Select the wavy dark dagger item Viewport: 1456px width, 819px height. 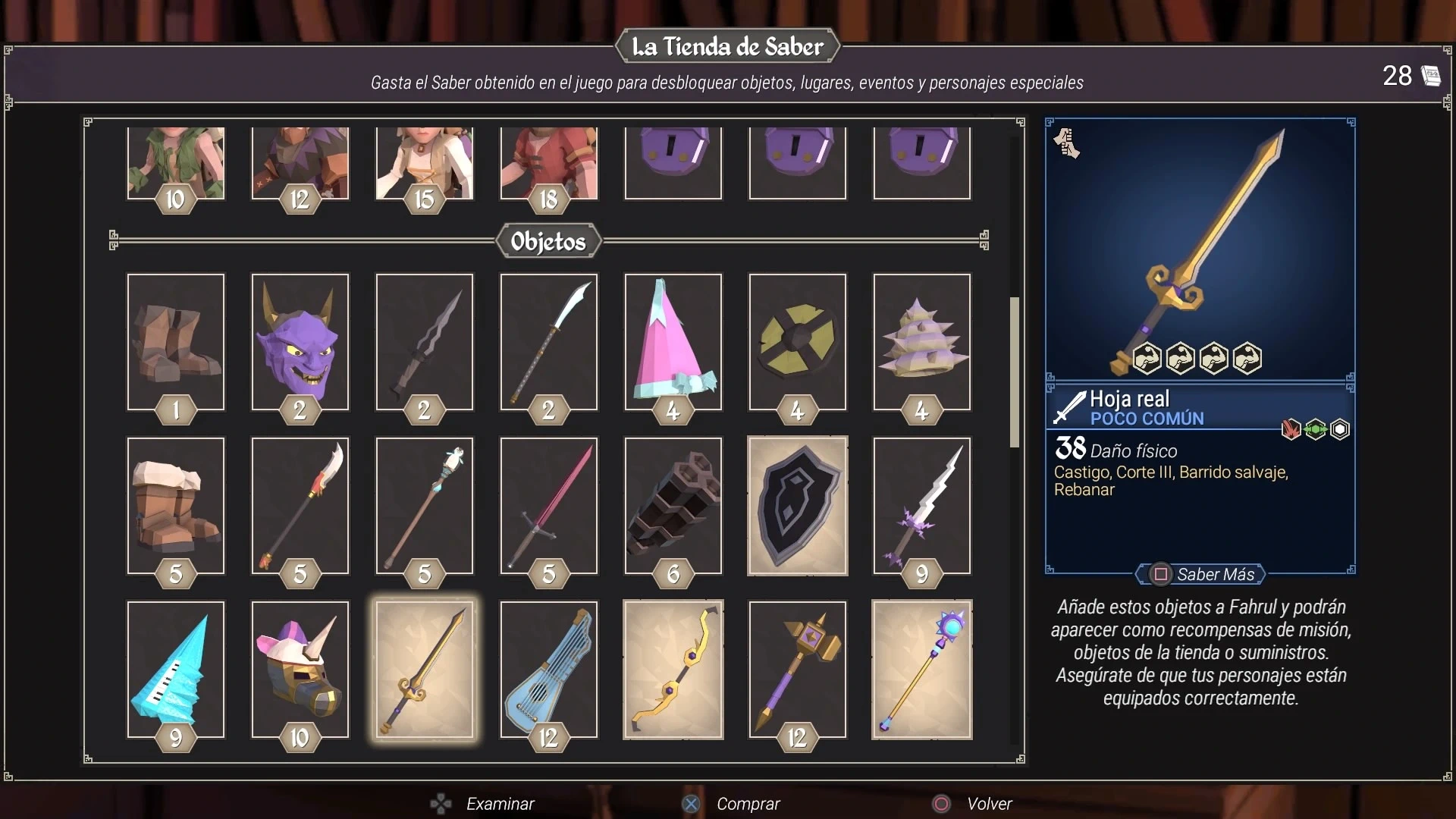point(424,341)
